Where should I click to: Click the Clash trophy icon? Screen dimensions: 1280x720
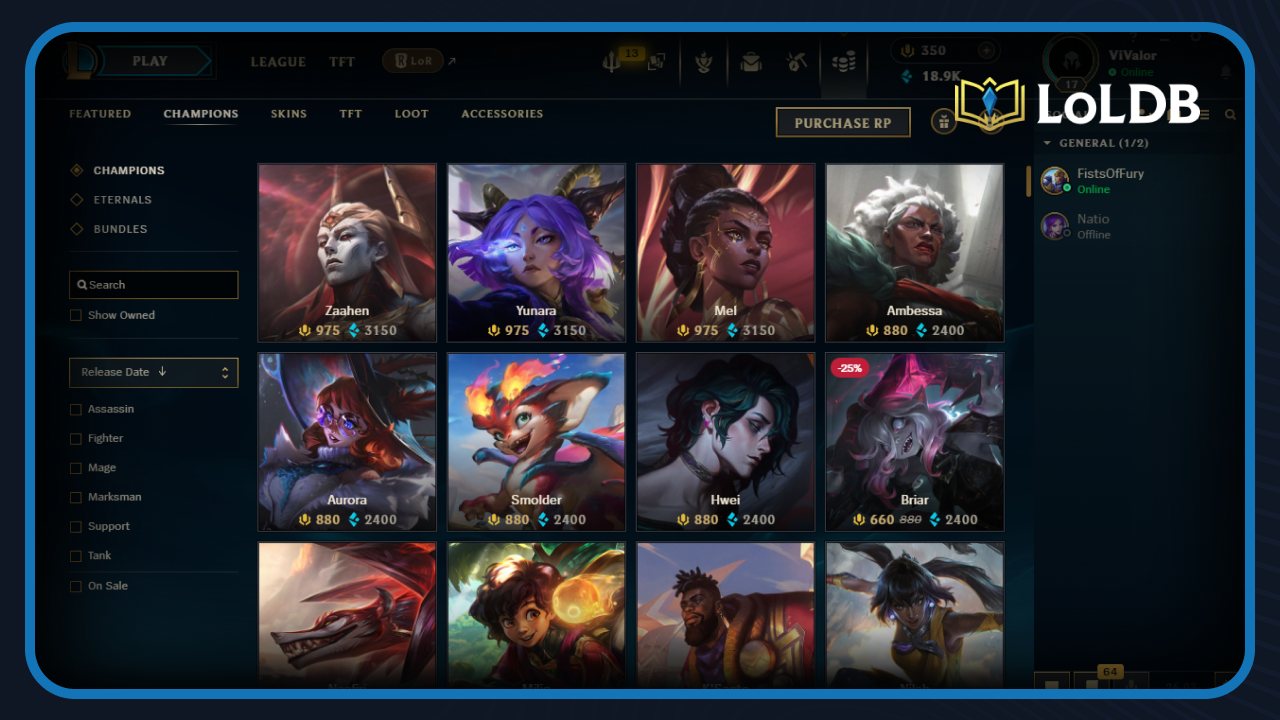(x=705, y=64)
